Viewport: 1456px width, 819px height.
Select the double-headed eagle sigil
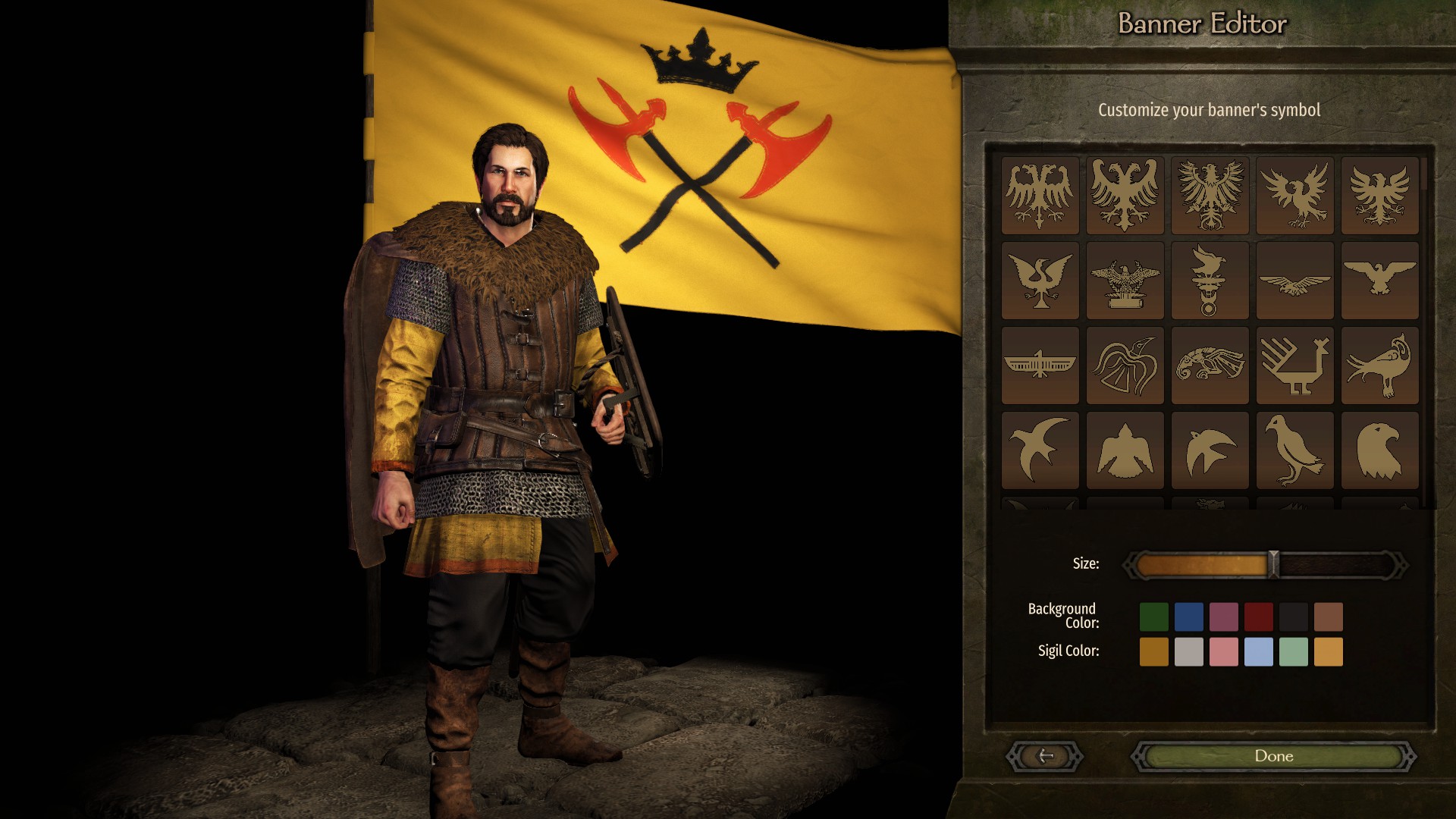pyautogui.click(x=1040, y=193)
